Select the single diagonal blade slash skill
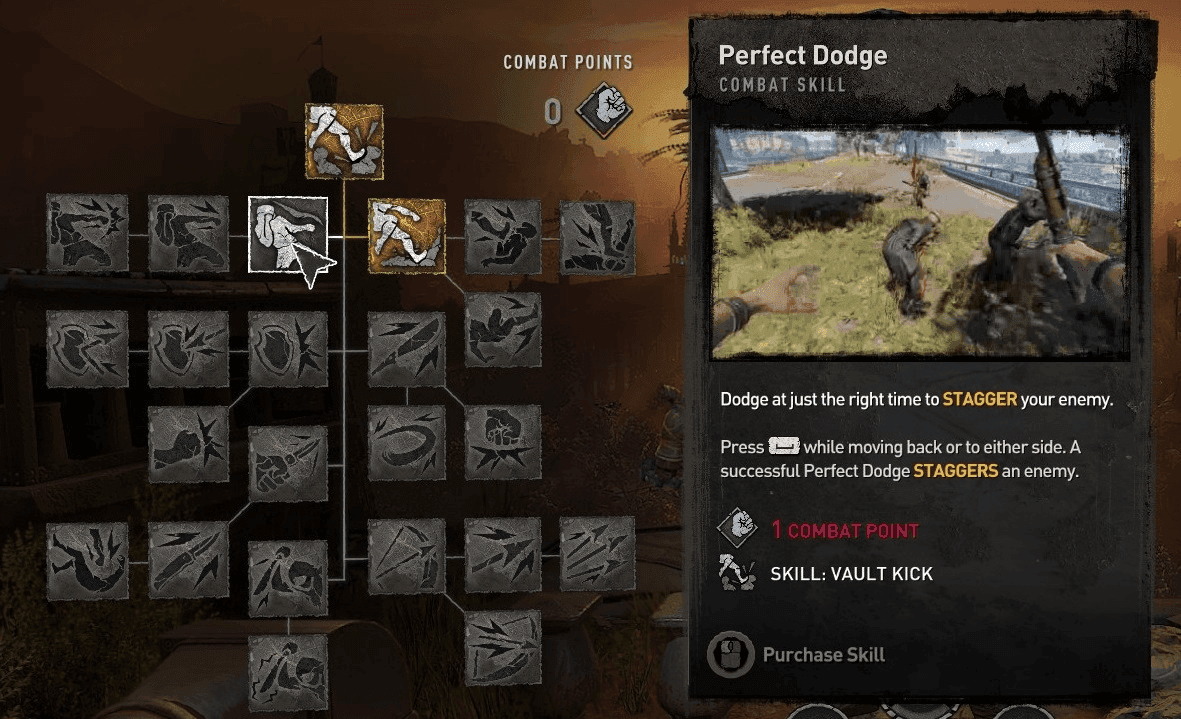 point(406,349)
